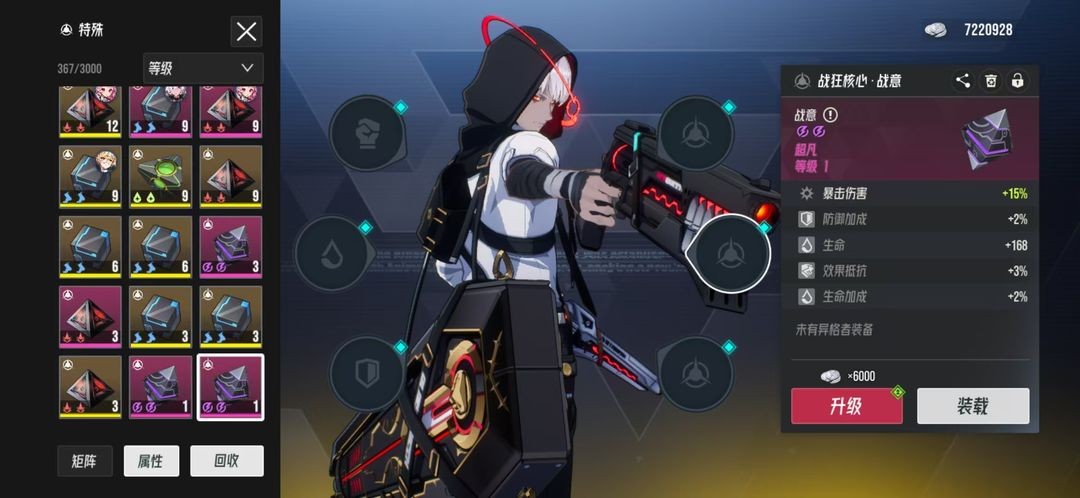This screenshot has height=498, width=1080.
Task: Close the special core inventory panel
Action: (246, 31)
